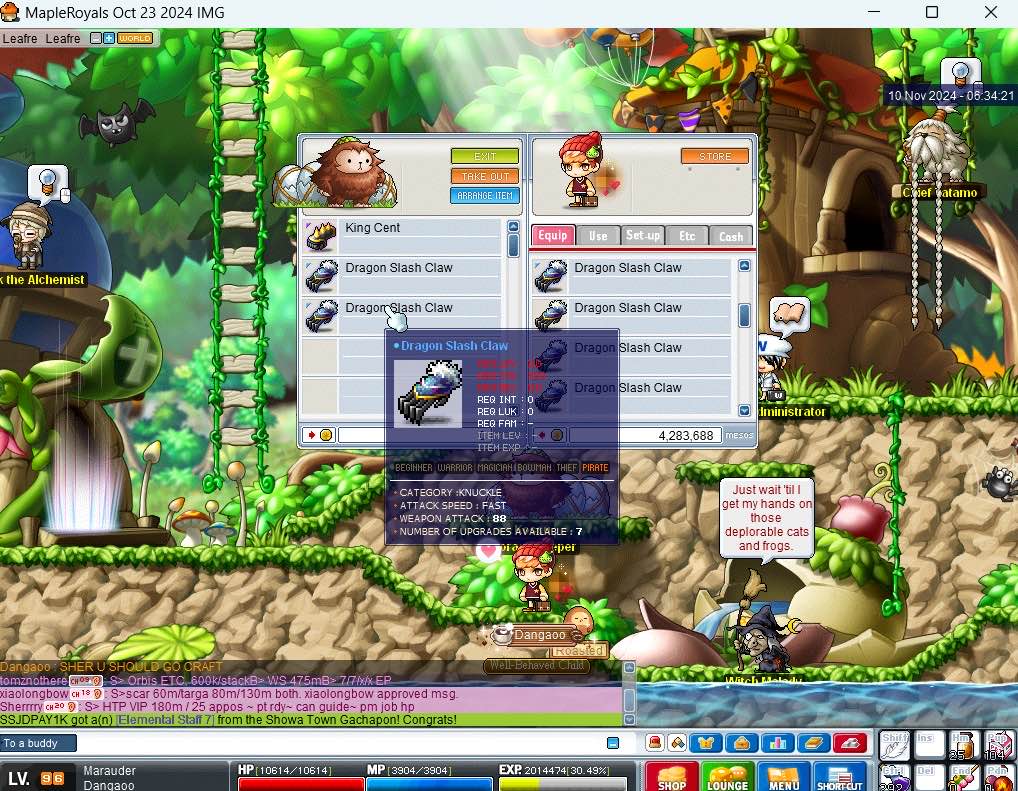The width and height of the screenshot is (1018, 791).
Task: Expand the minimap with plus button
Action: pyautogui.click(x=109, y=38)
